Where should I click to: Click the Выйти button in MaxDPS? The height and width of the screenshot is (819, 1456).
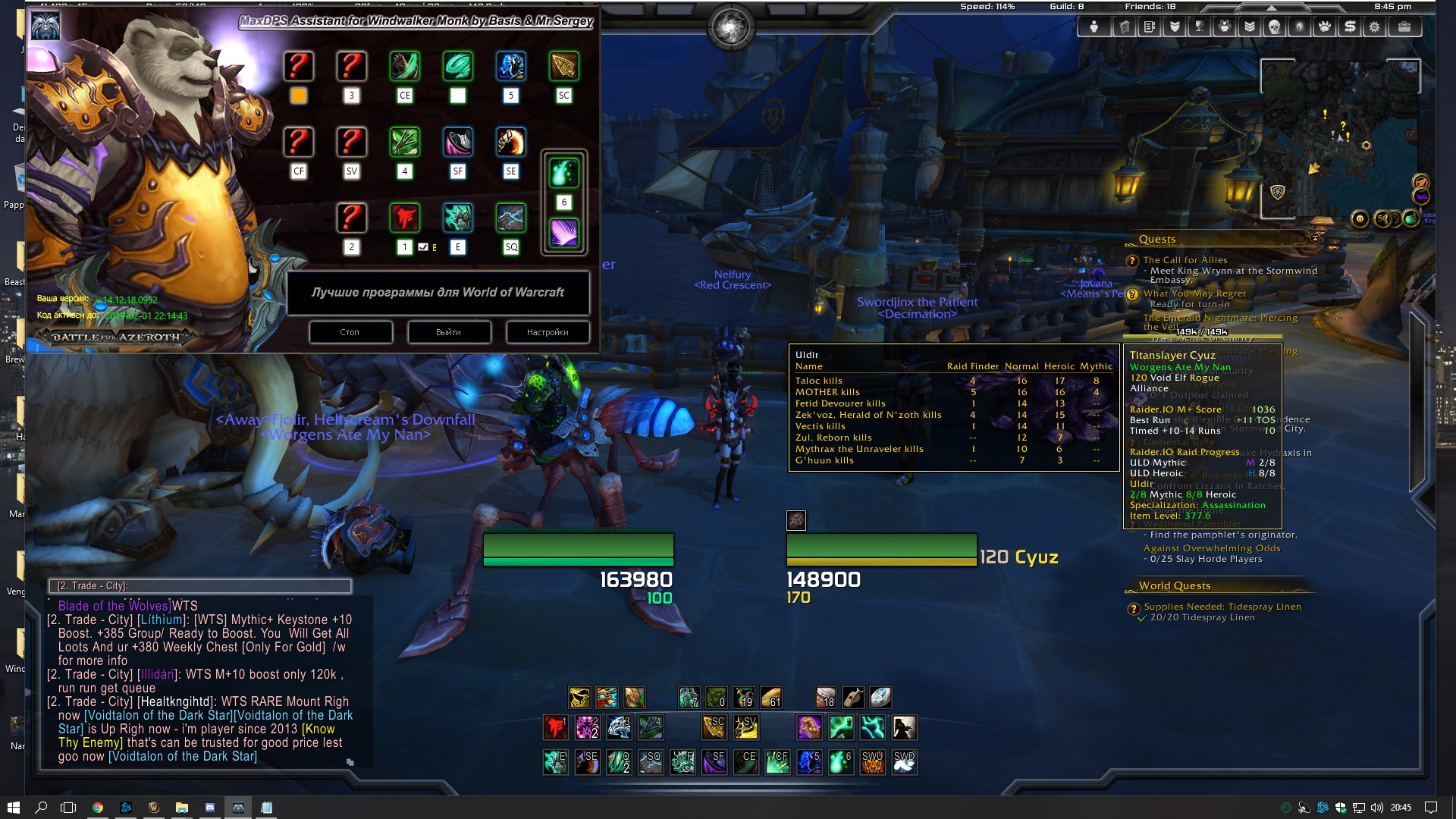coord(449,332)
